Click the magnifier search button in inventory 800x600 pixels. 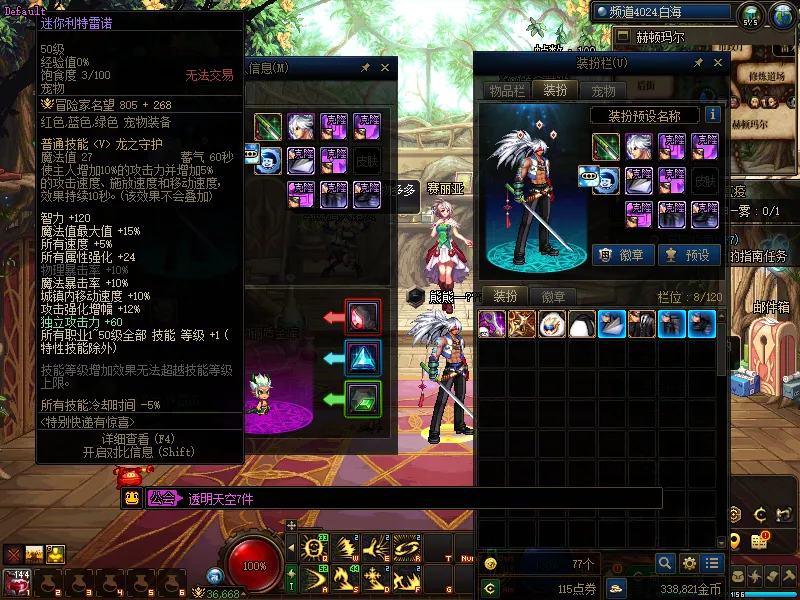(664, 563)
